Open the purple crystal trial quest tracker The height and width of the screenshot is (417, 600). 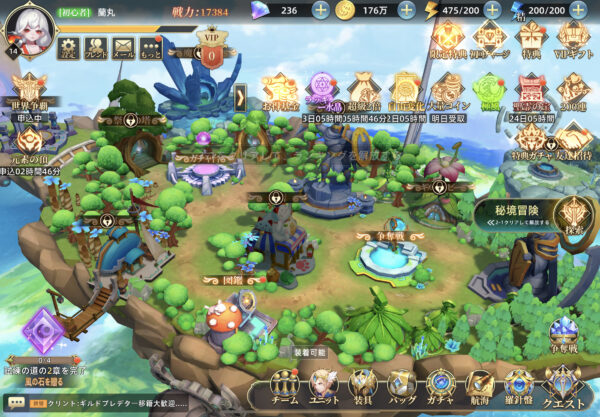43,328
